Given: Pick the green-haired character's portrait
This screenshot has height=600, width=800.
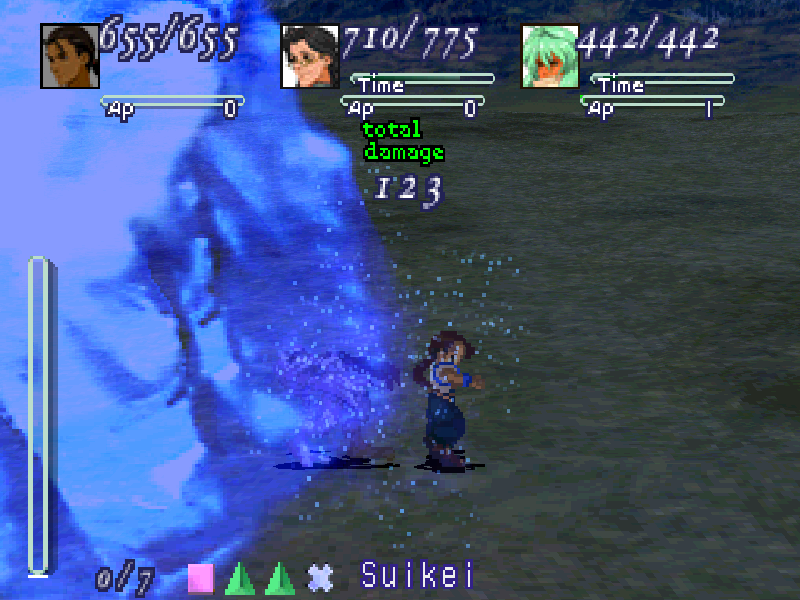Looking at the screenshot, I should click(550, 56).
